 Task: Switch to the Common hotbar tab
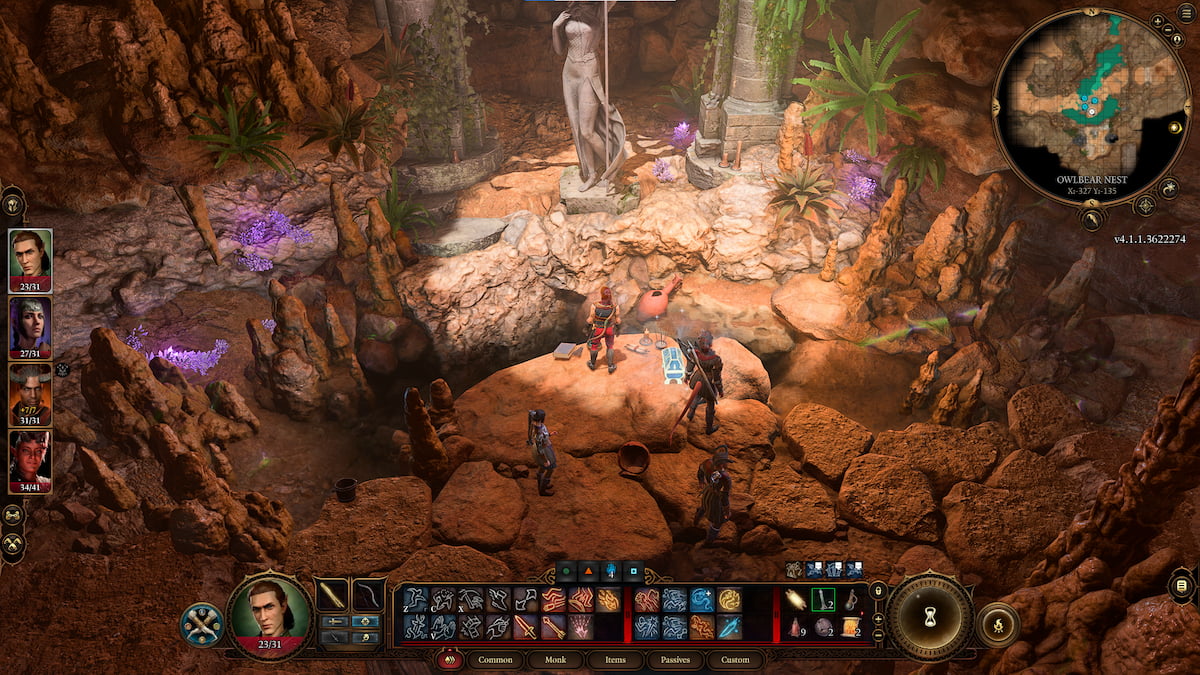(x=495, y=660)
